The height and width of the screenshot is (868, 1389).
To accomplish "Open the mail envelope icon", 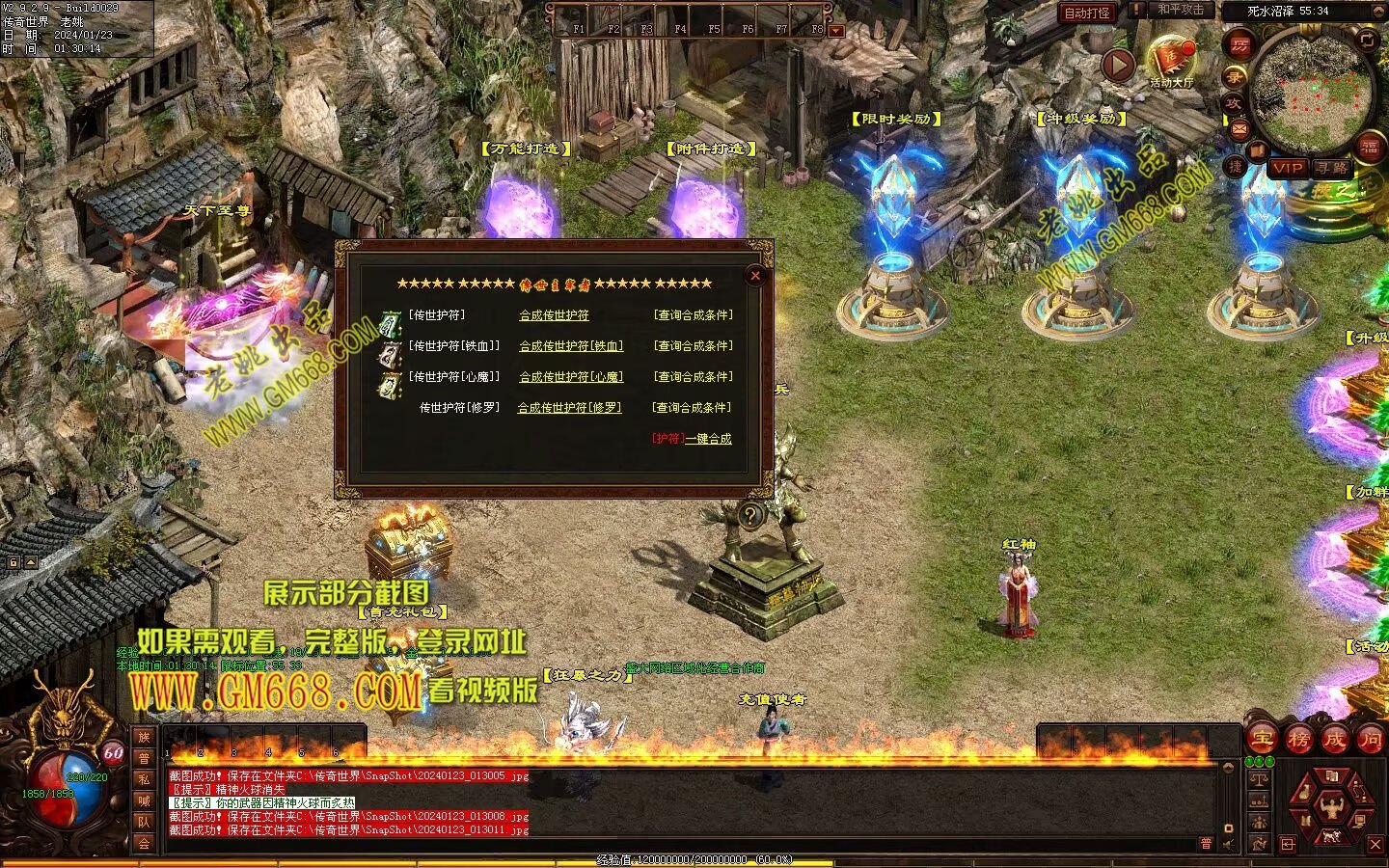I will click(1239, 128).
